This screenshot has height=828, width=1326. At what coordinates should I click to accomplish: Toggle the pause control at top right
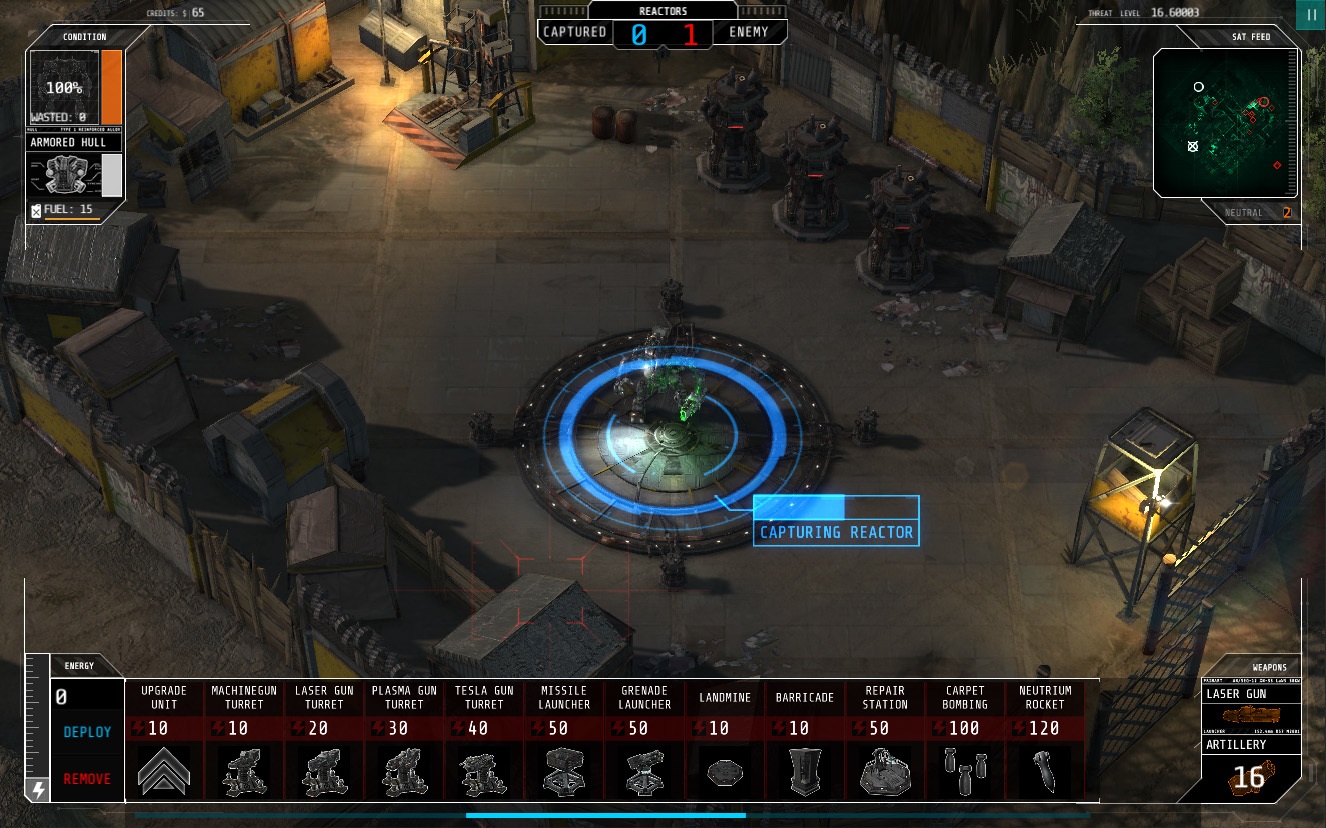click(1311, 14)
